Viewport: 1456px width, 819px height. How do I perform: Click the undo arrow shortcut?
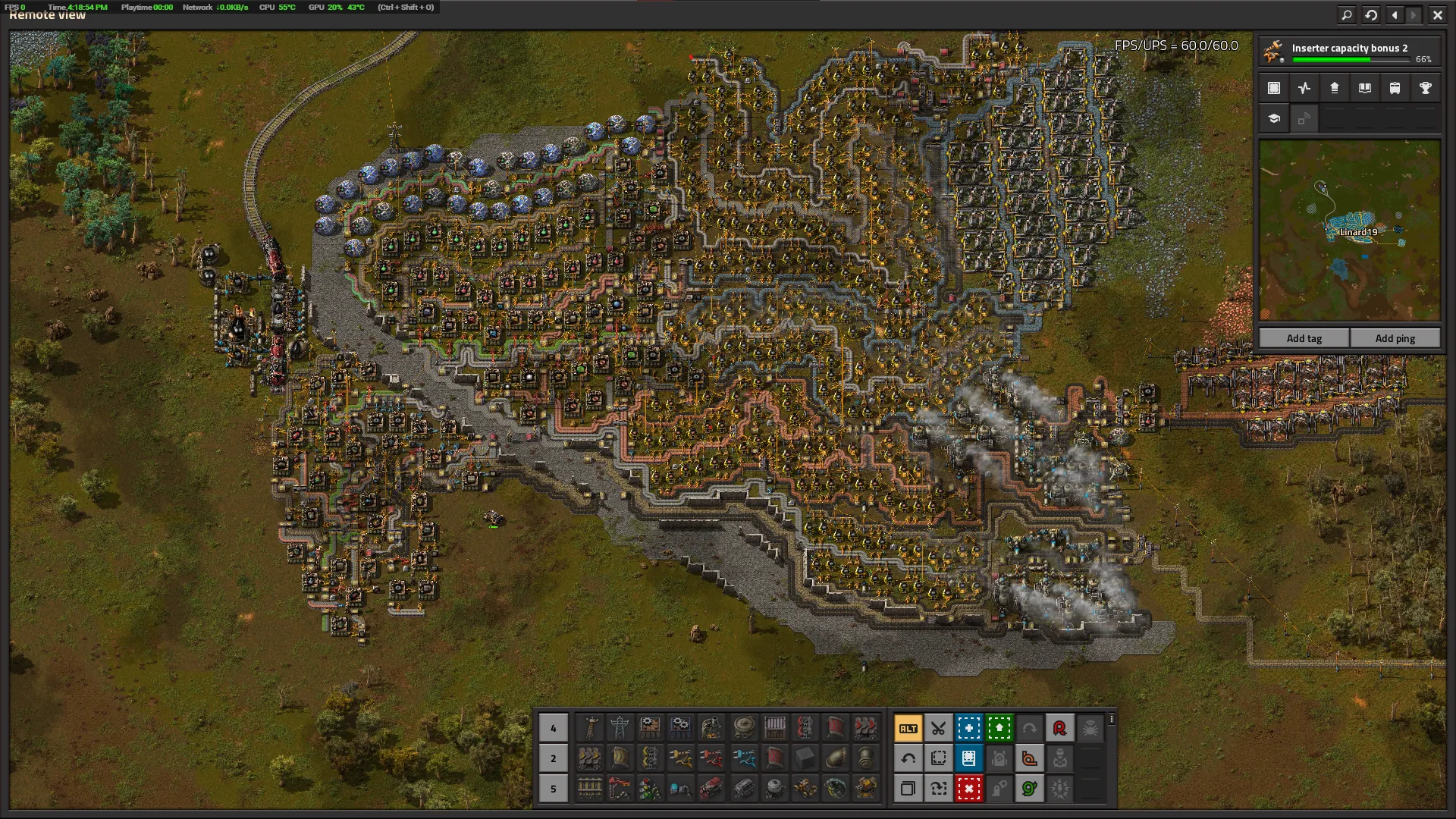click(908, 758)
